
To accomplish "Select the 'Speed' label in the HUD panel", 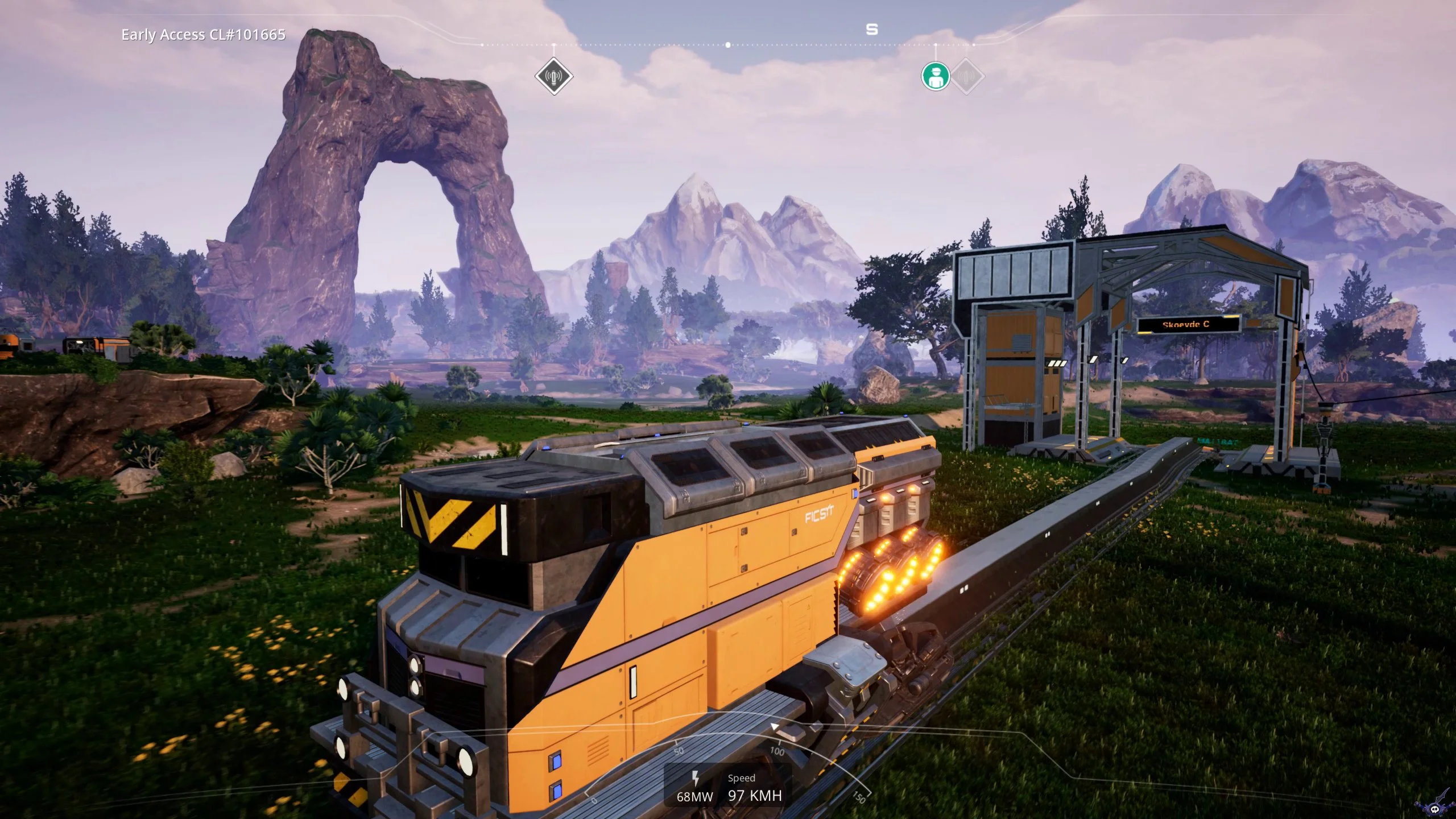I will pos(742,777).
